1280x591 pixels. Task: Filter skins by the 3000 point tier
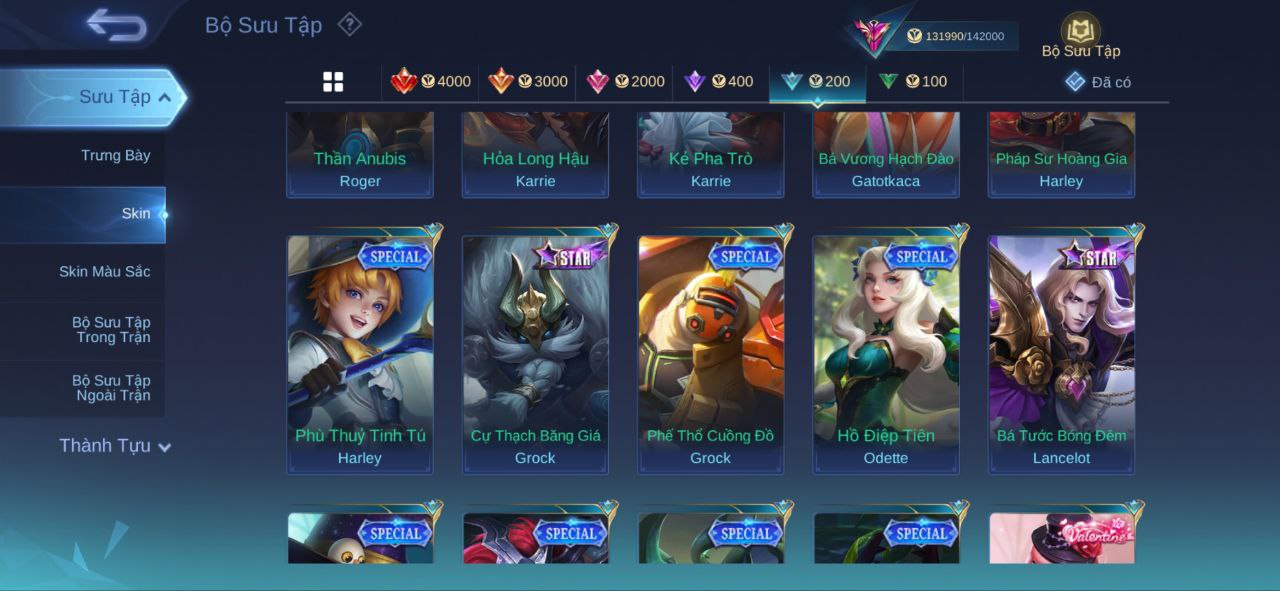(528, 82)
